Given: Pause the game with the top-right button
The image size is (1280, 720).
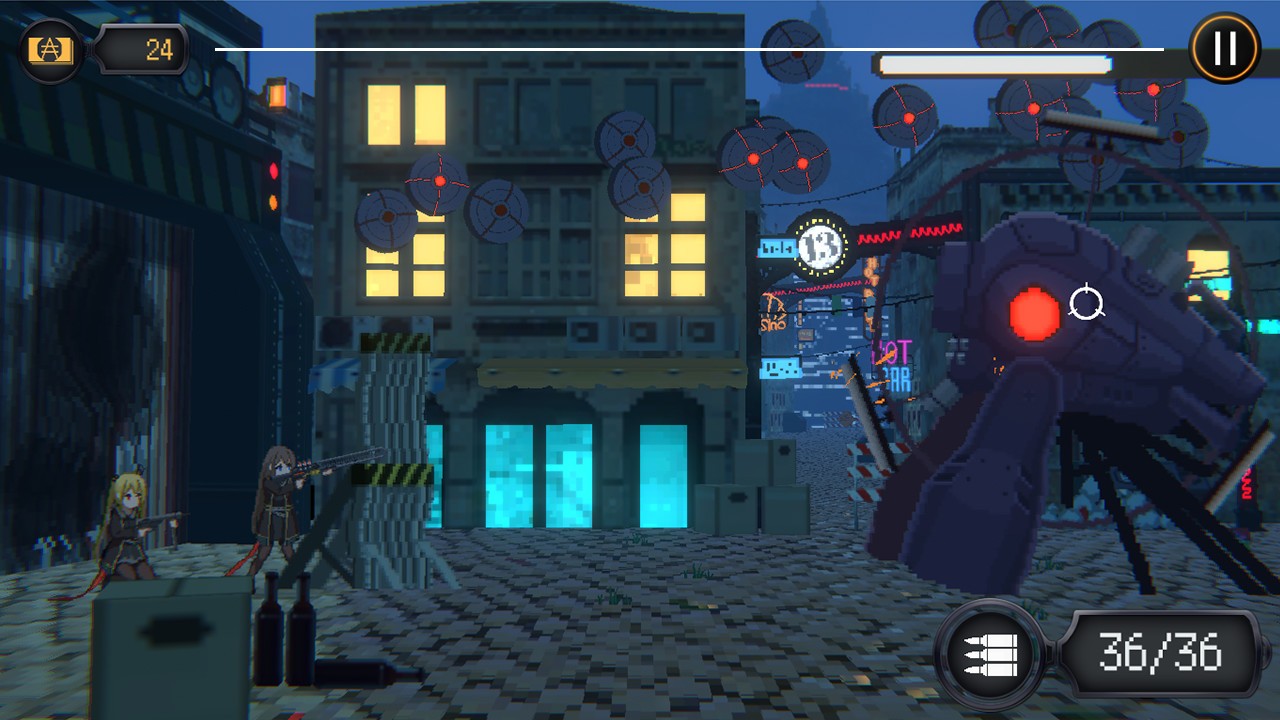Looking at the screenshot, I should (1224, 48).
